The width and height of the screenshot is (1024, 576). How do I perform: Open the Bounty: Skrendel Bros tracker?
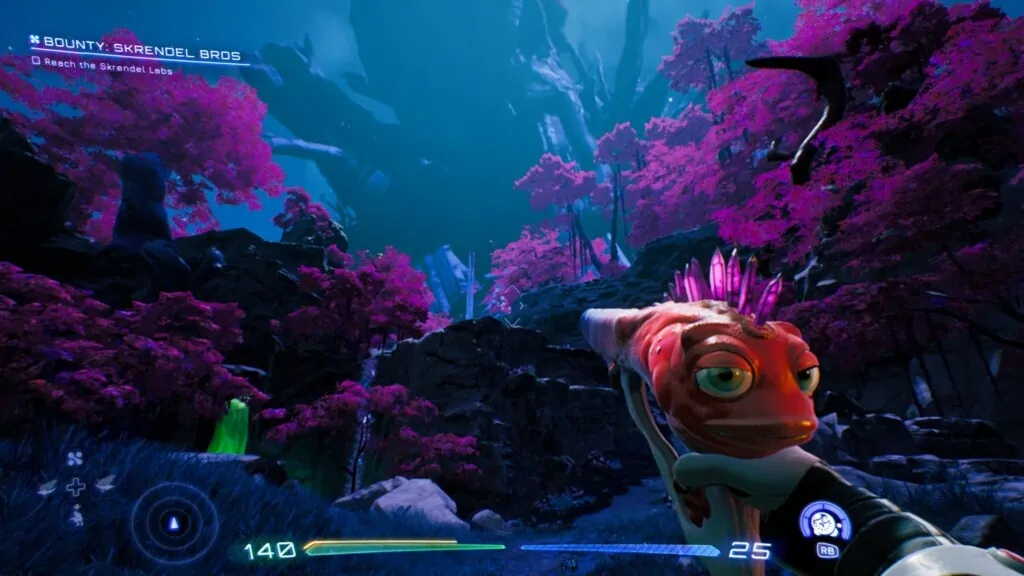(138, 43)
